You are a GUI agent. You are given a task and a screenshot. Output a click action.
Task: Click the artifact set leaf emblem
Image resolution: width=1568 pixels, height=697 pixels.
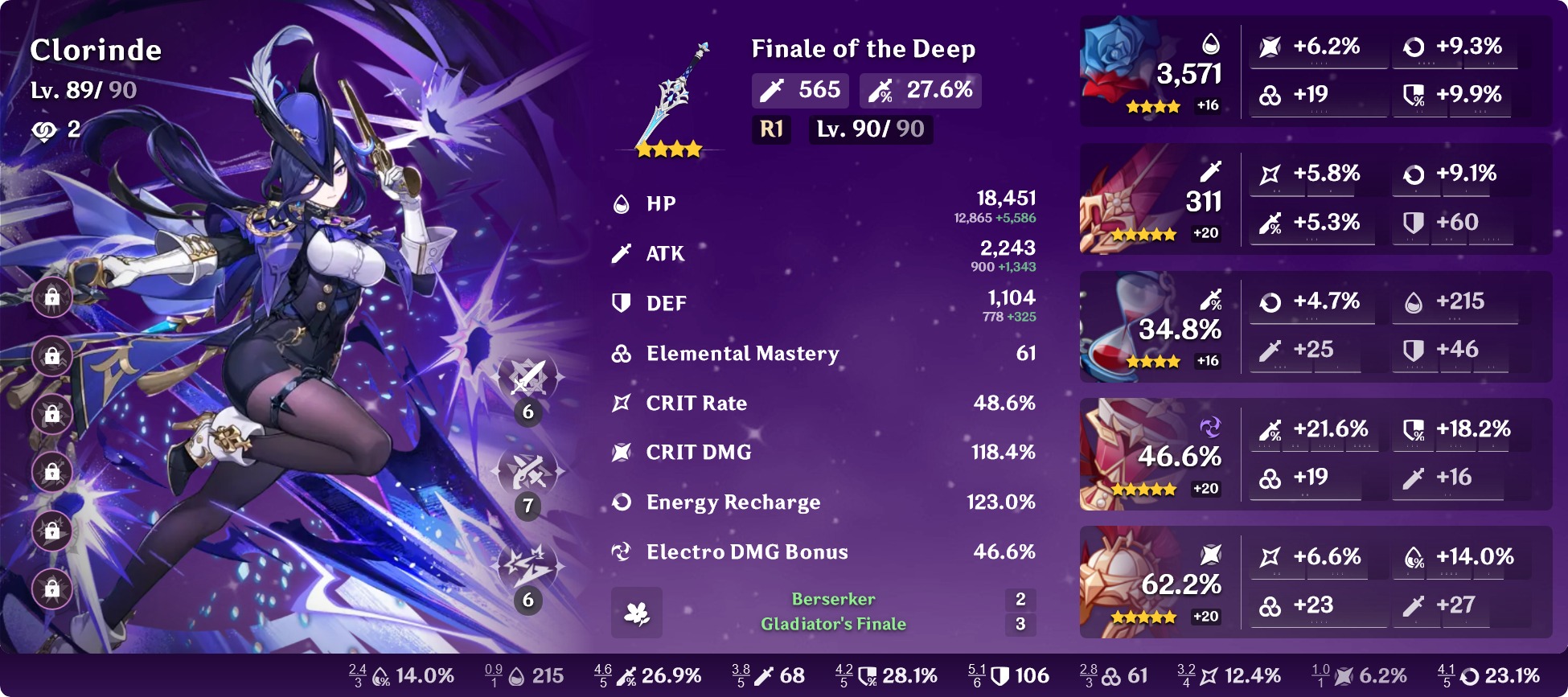pyautogui.click(x=636, y=613)
